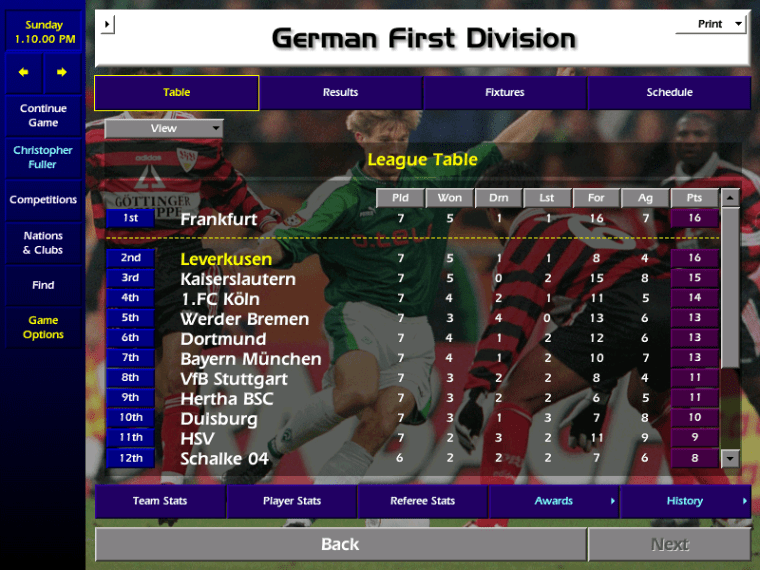Open the Awards submenu
760x570 pixels.
[554, 501]
